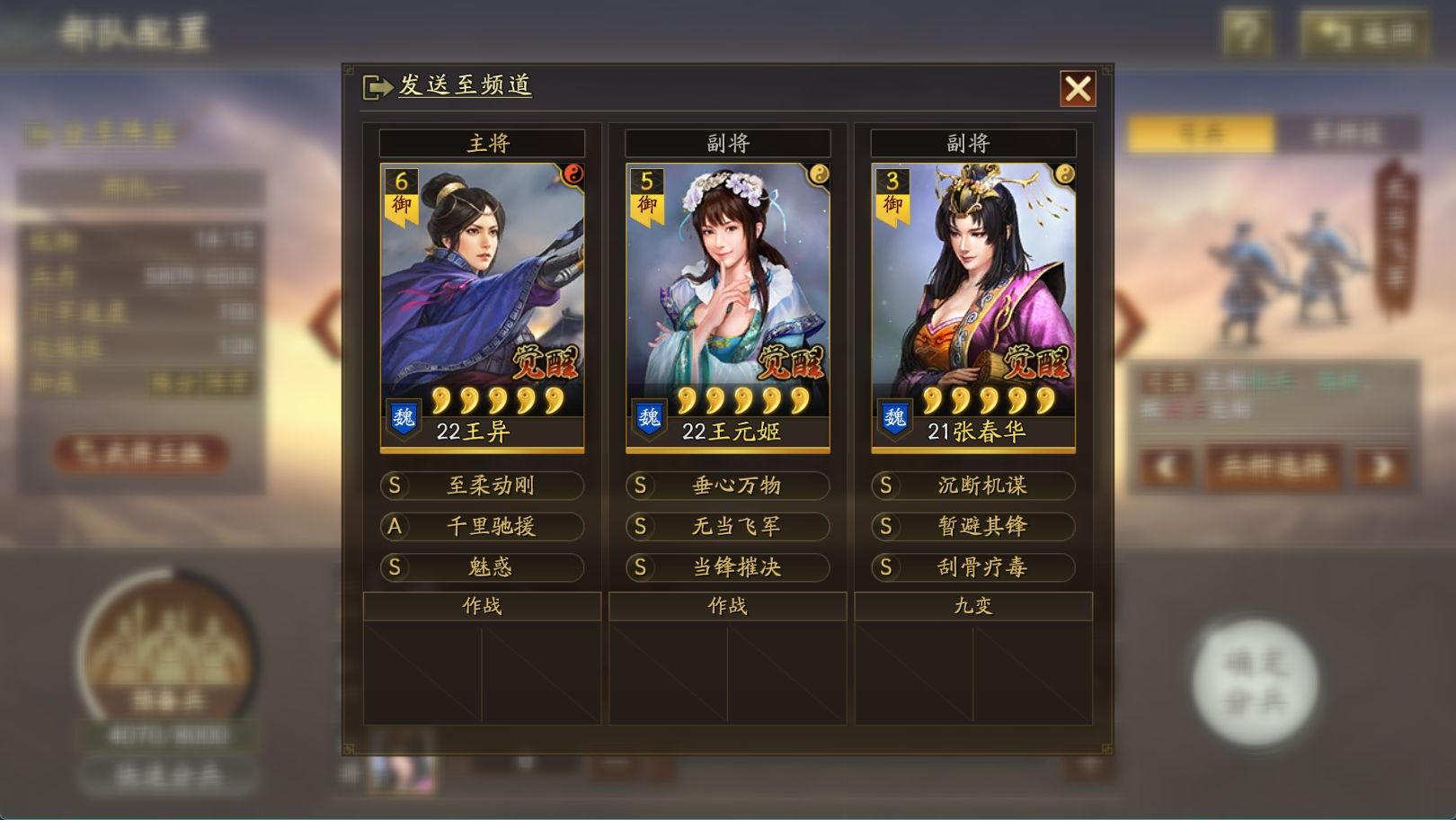The height and width of the screenshot is (820, 1456).
Task: Expand the 作战 section under 王元姬
Action: (x=728, y=607)
